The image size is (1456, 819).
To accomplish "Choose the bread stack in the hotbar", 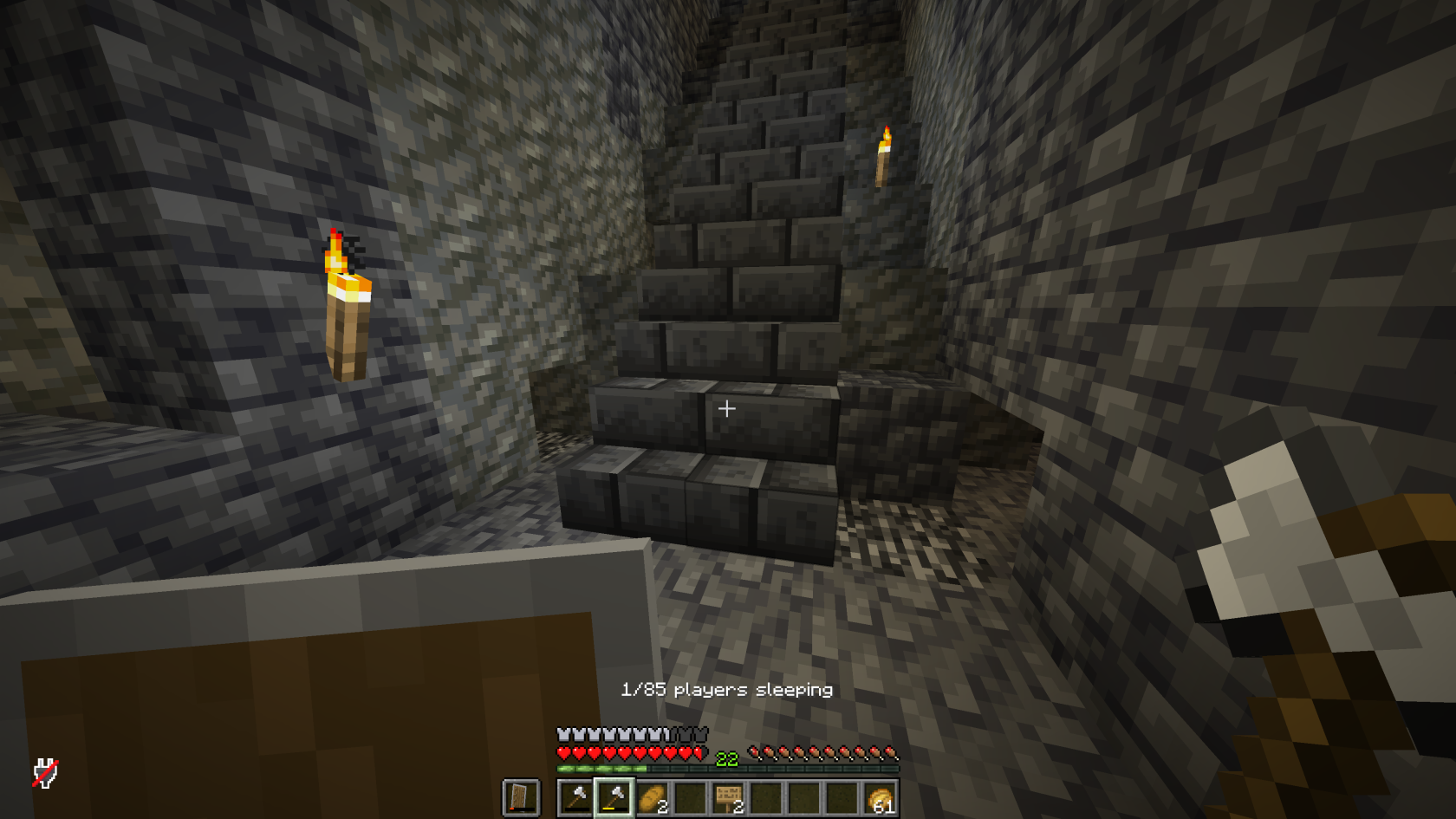I will (653, 797).
